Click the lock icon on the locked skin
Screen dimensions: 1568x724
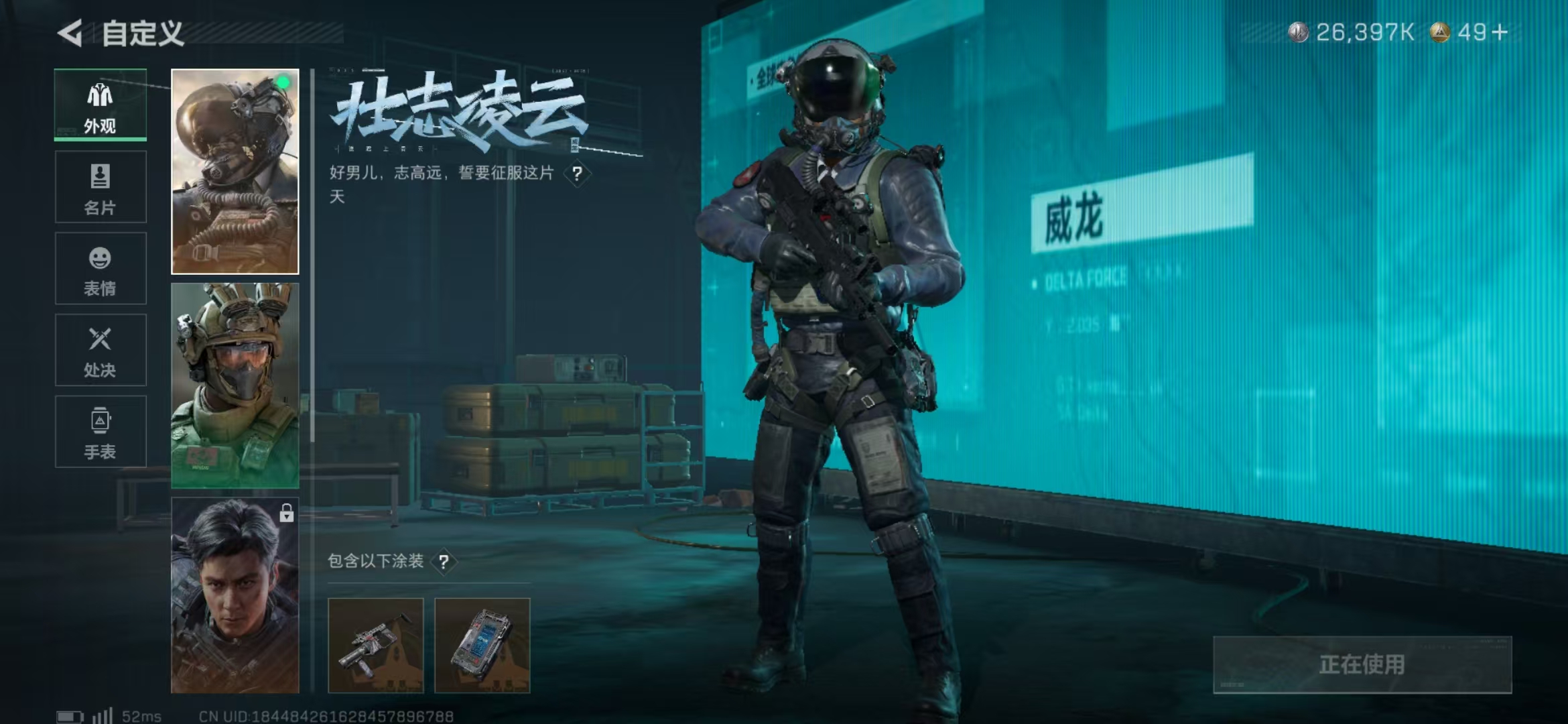287,513
